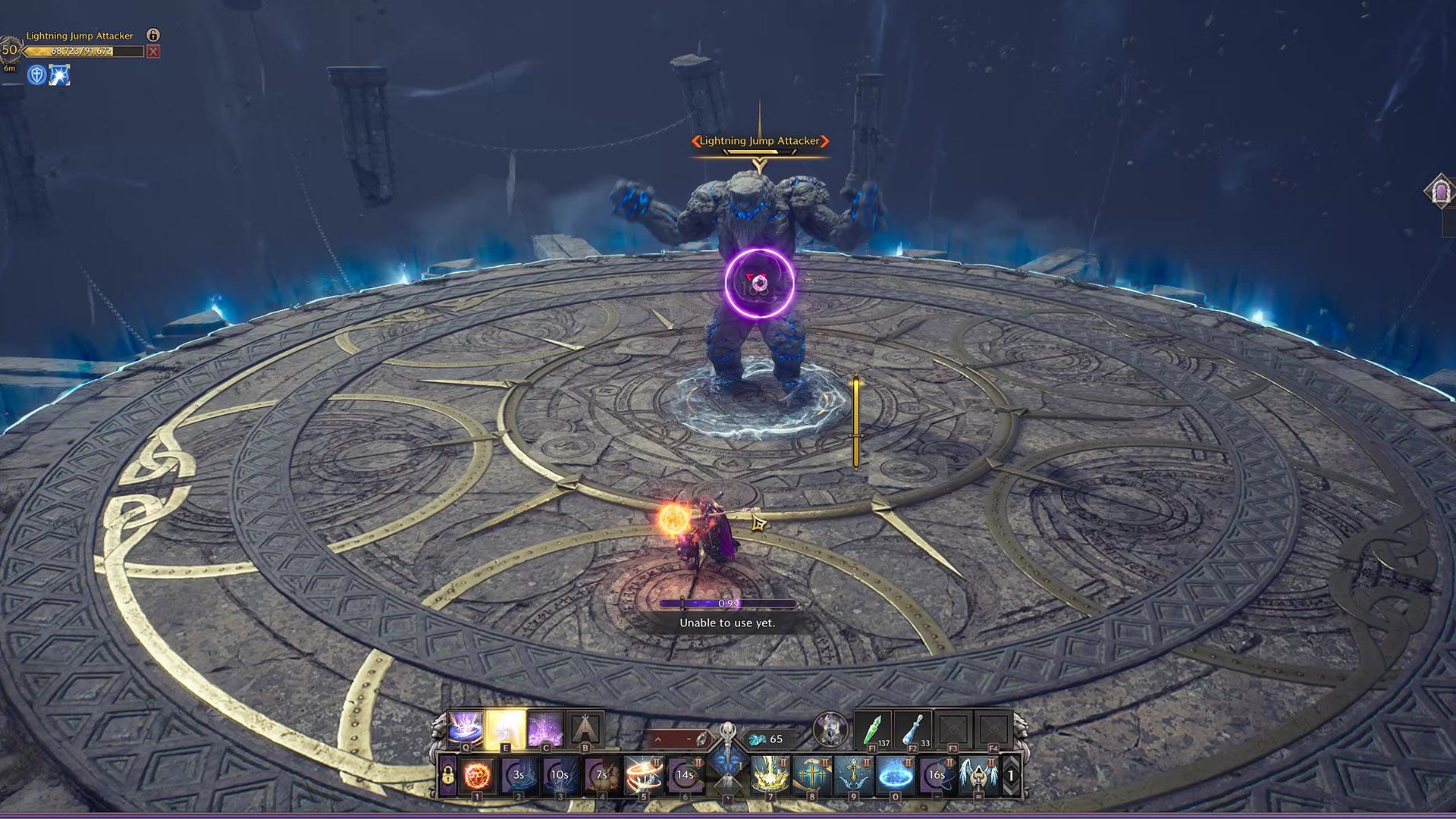This screenshot has height=819, width=1456.
Task: Select the golden crown skill in slot 7
Action: pos(769,773)
